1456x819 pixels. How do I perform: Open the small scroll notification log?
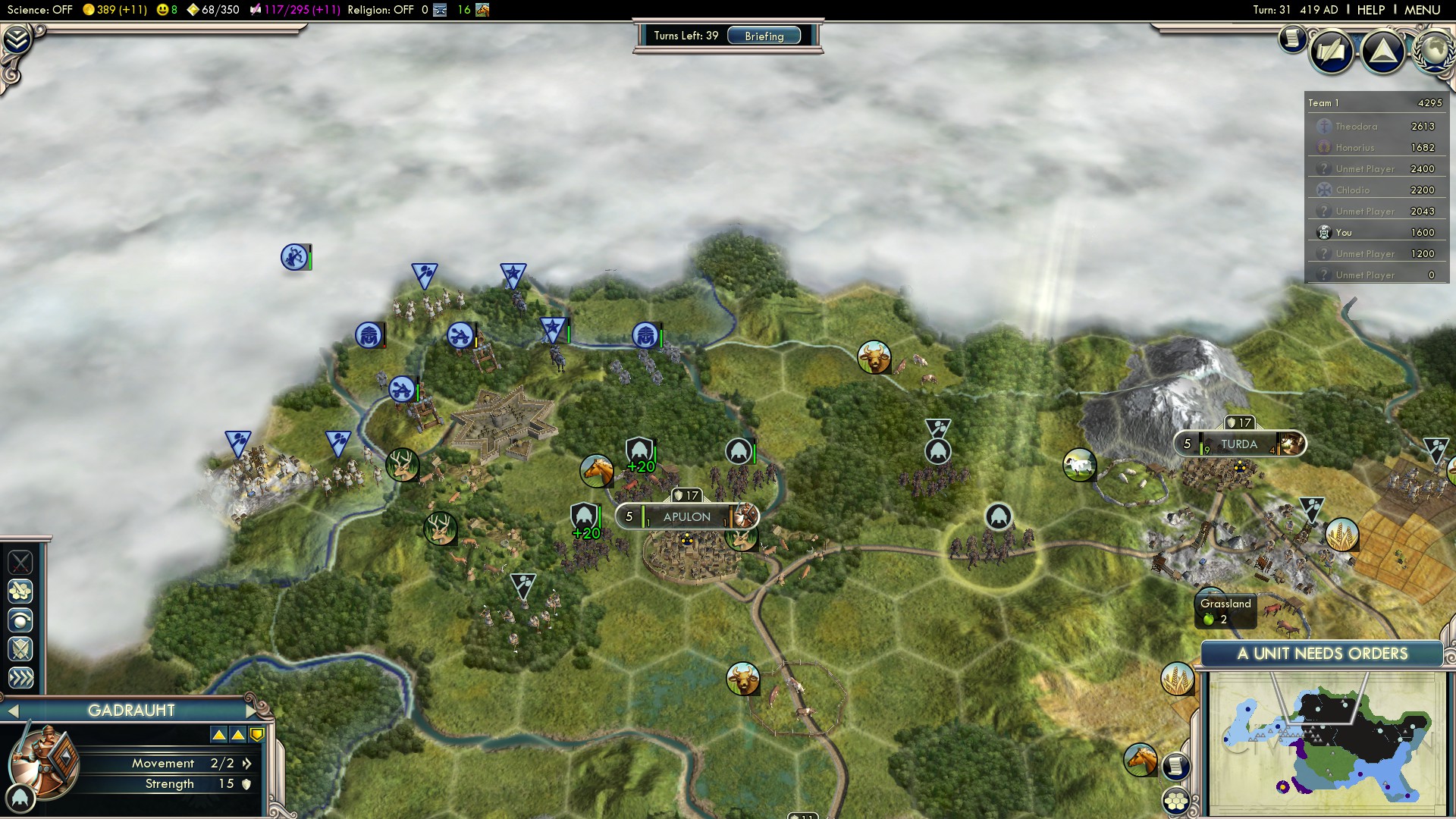point(1291,38)
